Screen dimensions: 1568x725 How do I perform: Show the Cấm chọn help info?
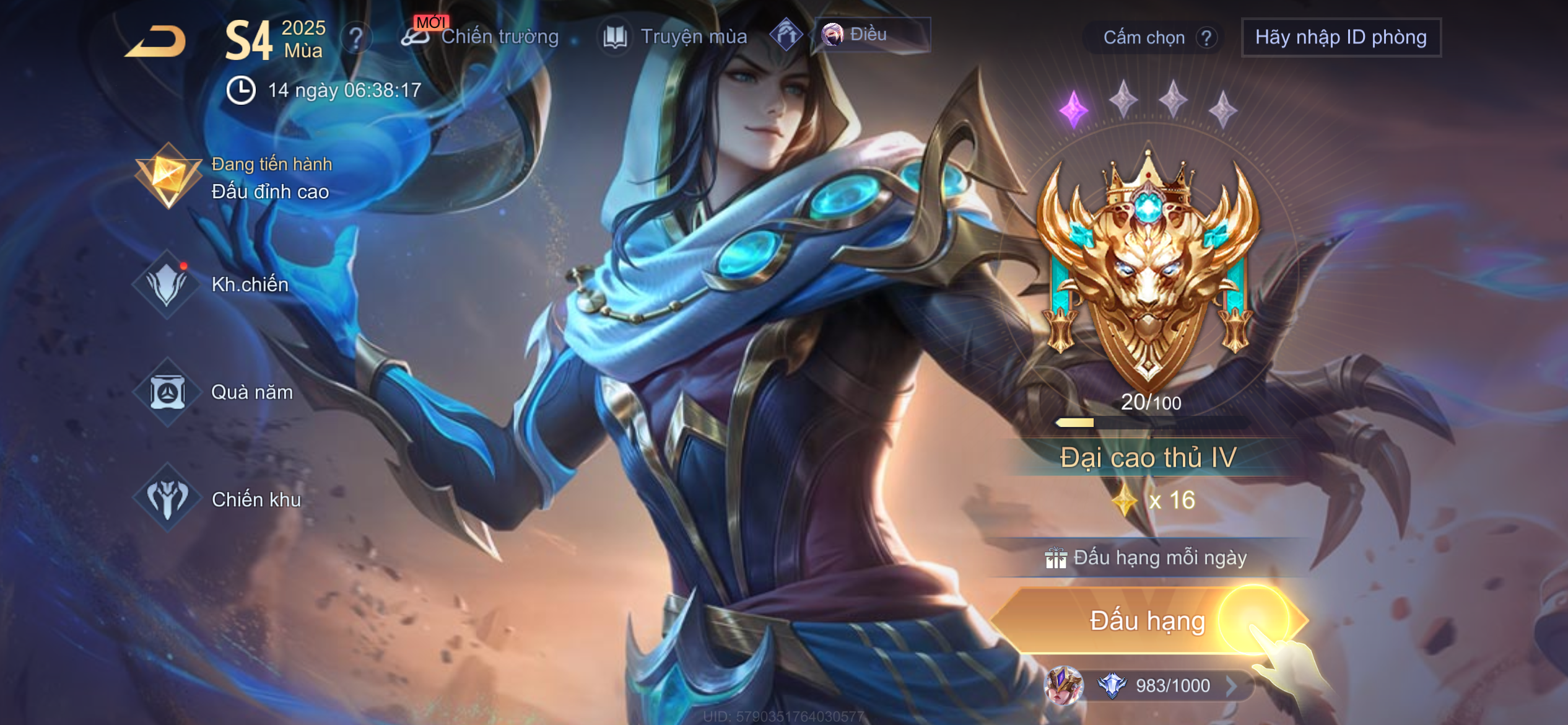pos(1206,38)
